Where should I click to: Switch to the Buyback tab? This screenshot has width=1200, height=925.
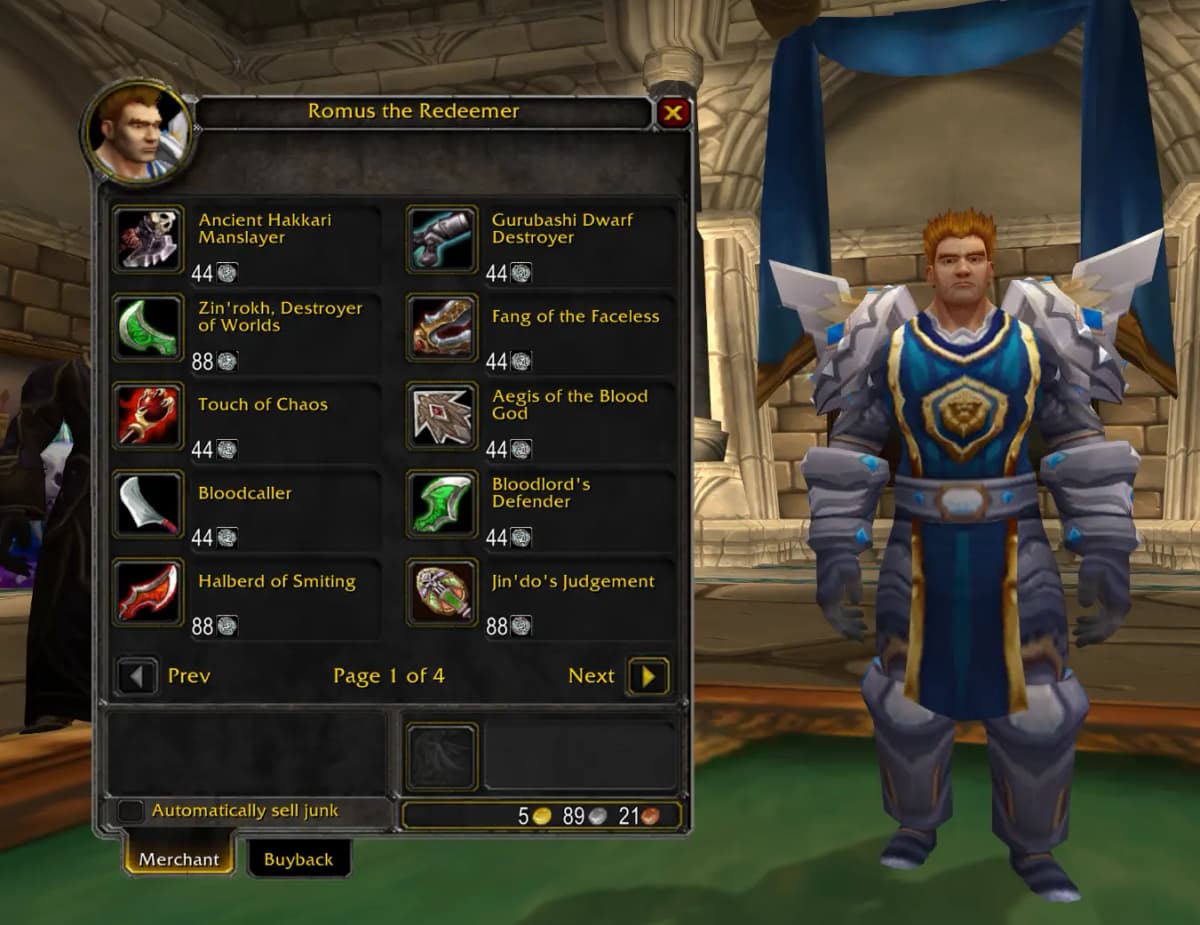298,859
